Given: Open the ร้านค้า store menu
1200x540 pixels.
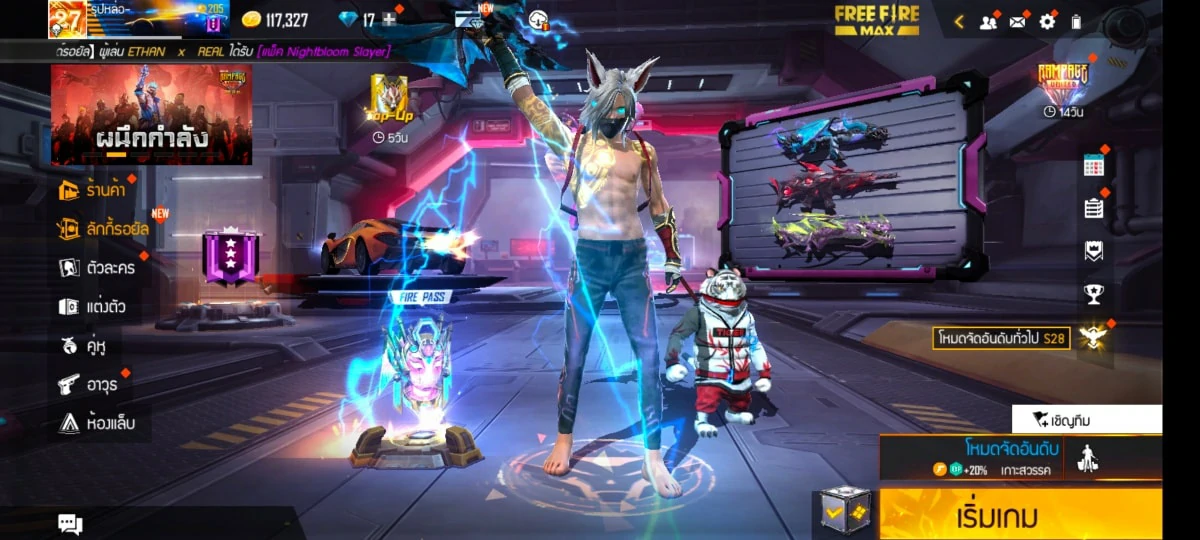Looking at the screenshot, I should [x=94, y=191].
